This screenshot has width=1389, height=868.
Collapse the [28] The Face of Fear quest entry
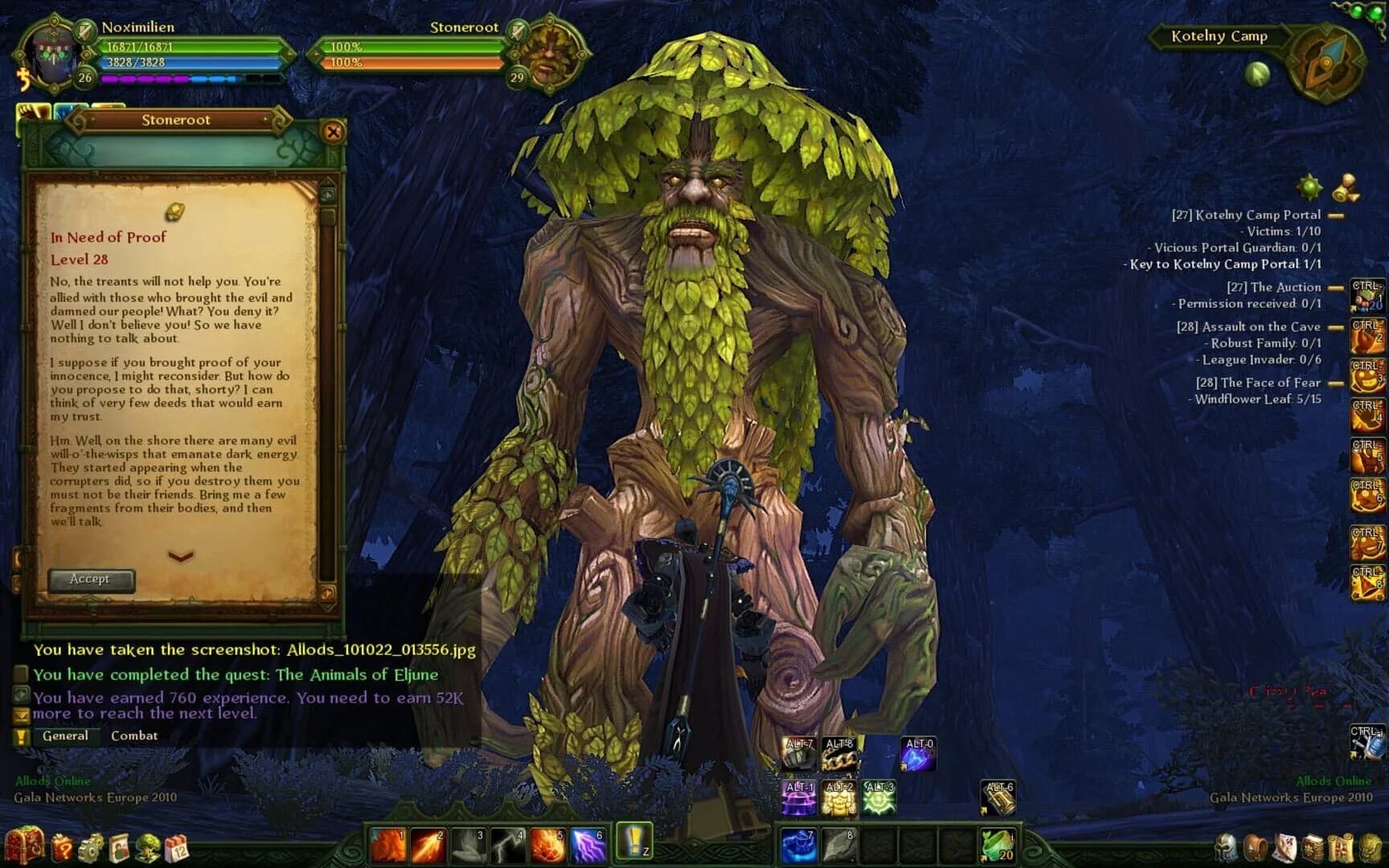[1334, 383]
